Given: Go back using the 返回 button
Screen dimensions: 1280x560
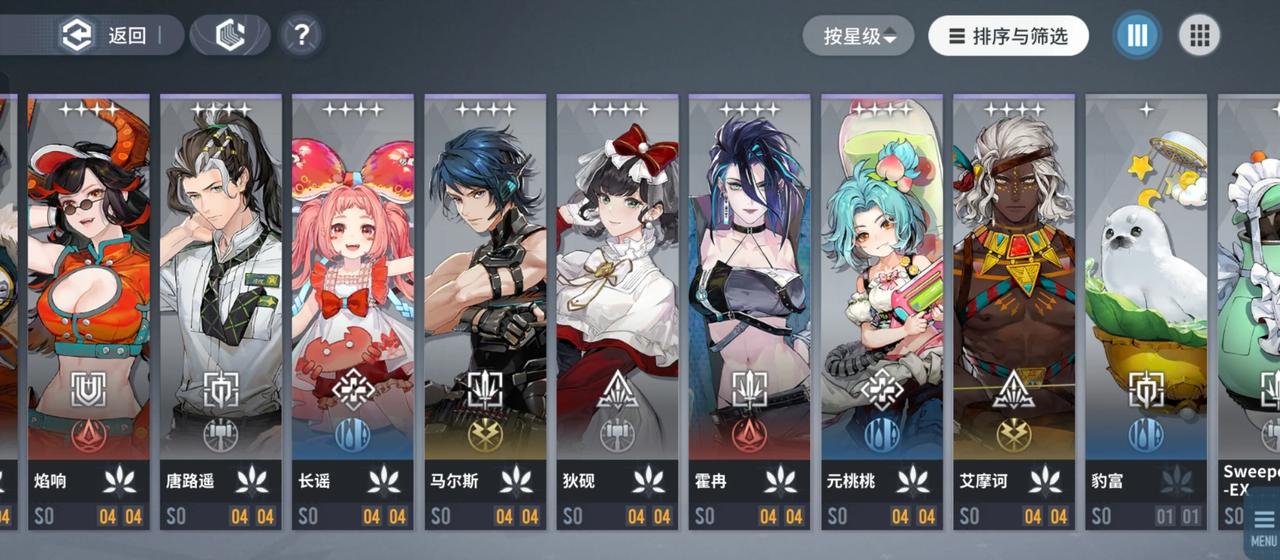Looking at the screenshot, I should tap(105, 36).
